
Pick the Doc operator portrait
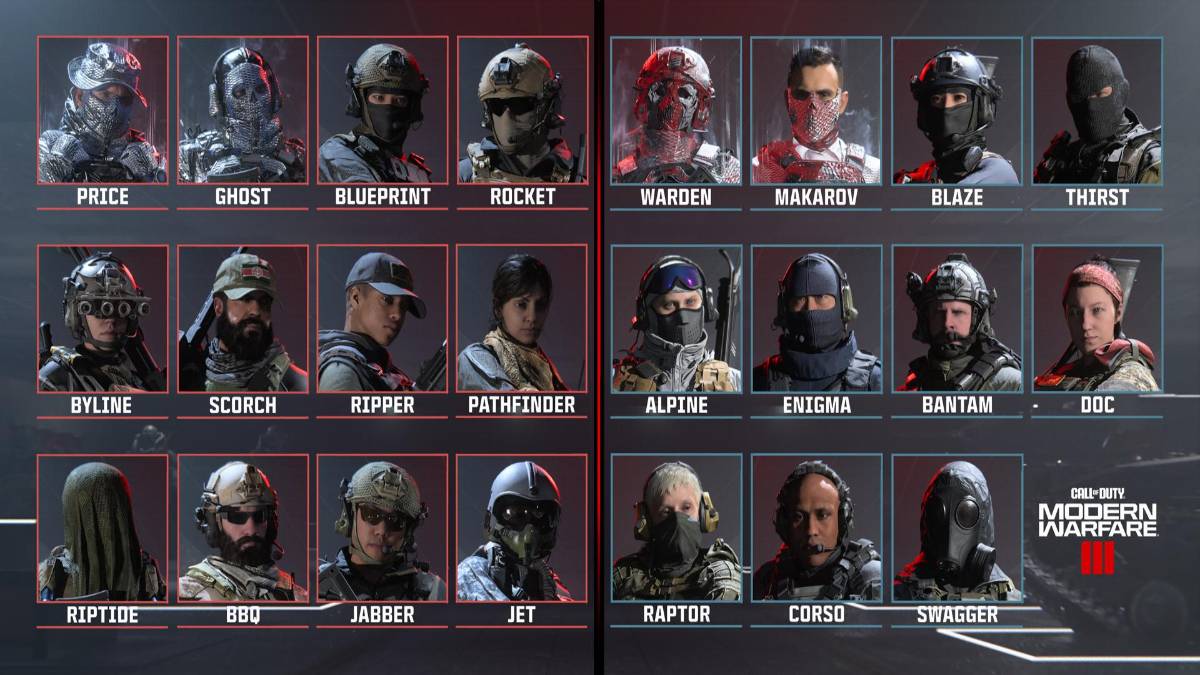(1097, 318)
